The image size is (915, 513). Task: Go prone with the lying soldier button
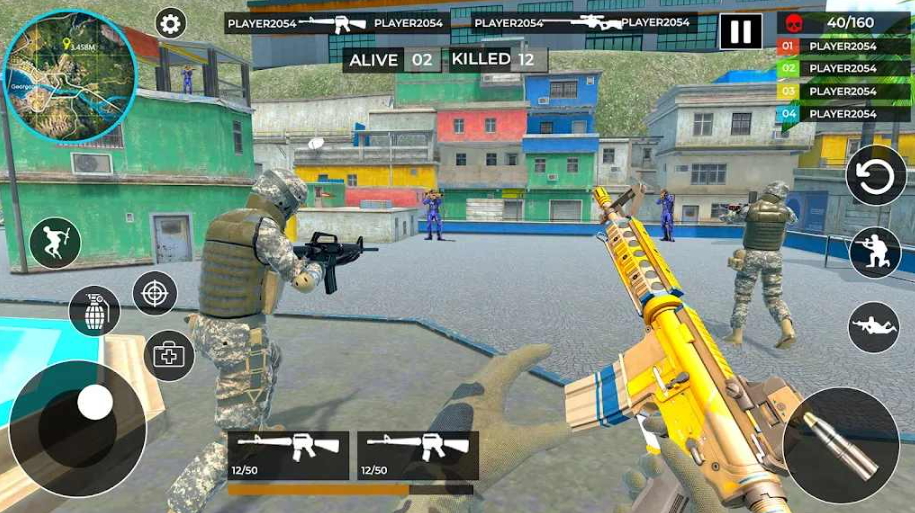click(874, 327)
